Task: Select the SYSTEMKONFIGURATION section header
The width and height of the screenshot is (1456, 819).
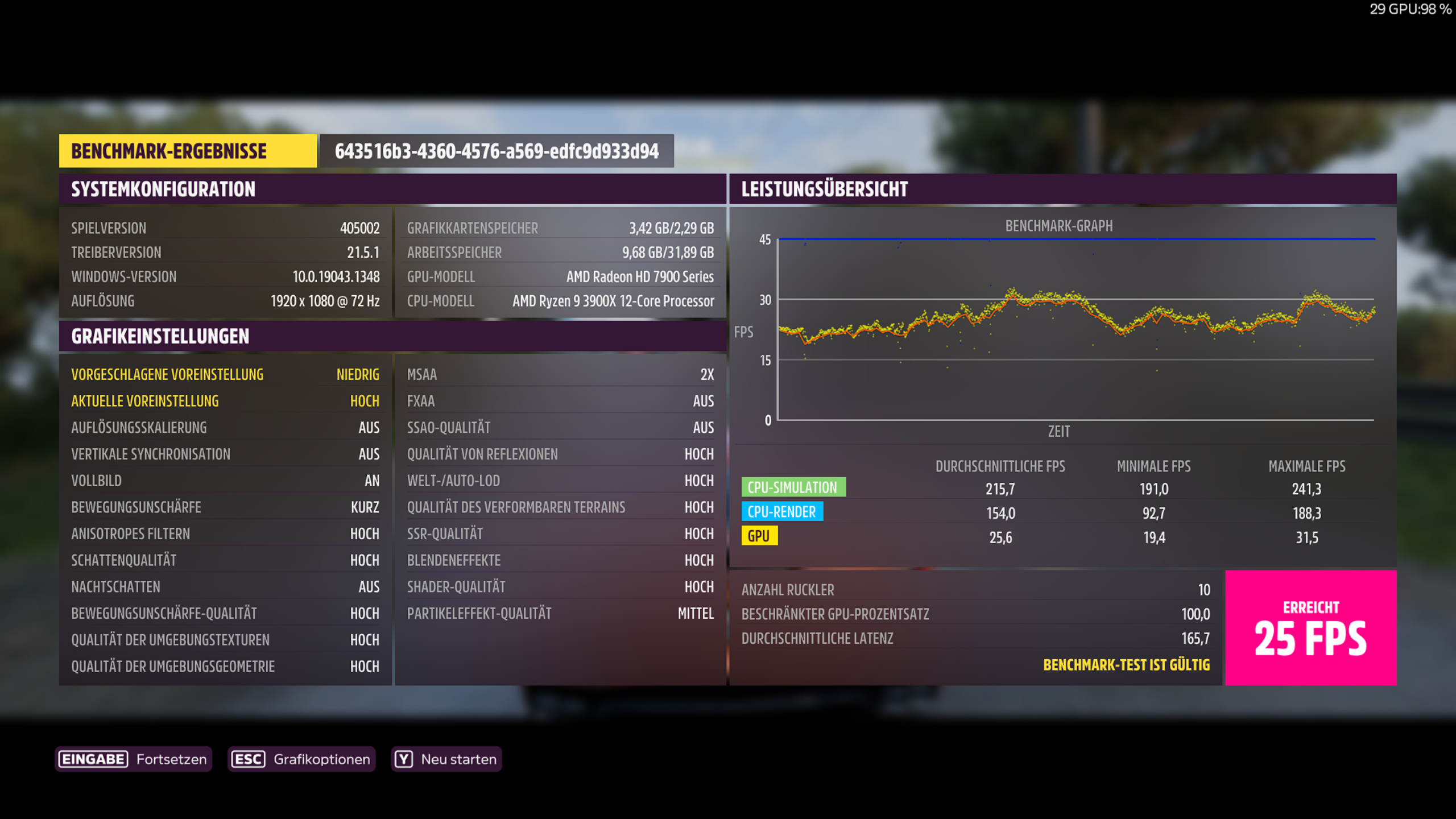Action: (163, 189)
